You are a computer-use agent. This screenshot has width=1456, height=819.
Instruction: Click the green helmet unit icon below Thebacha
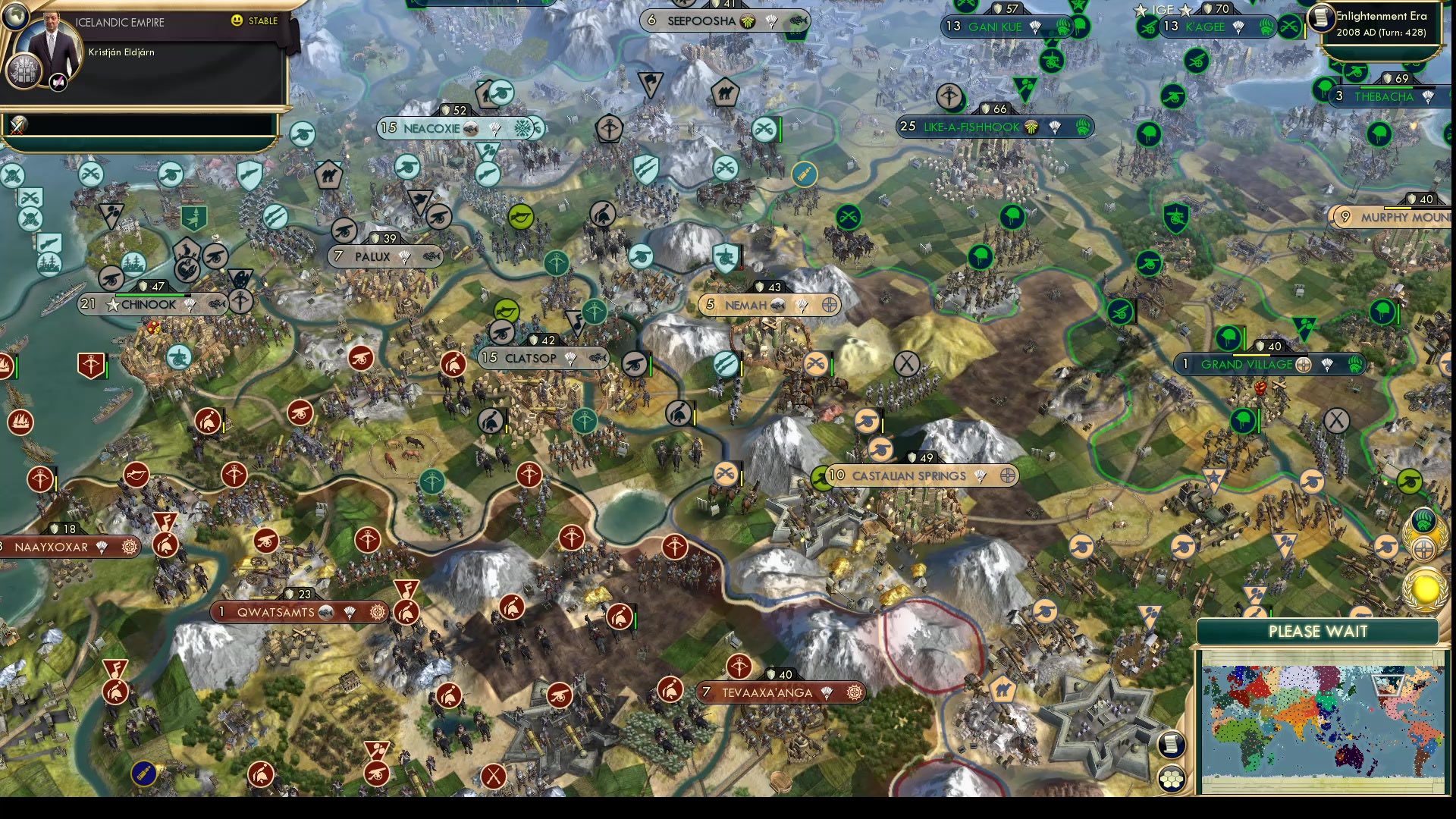pos(1379,133)
